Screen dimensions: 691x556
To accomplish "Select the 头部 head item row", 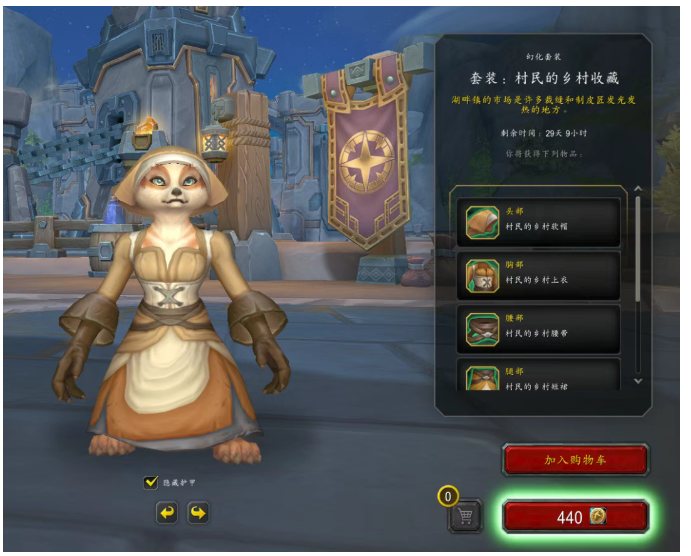I will point(540,222).
